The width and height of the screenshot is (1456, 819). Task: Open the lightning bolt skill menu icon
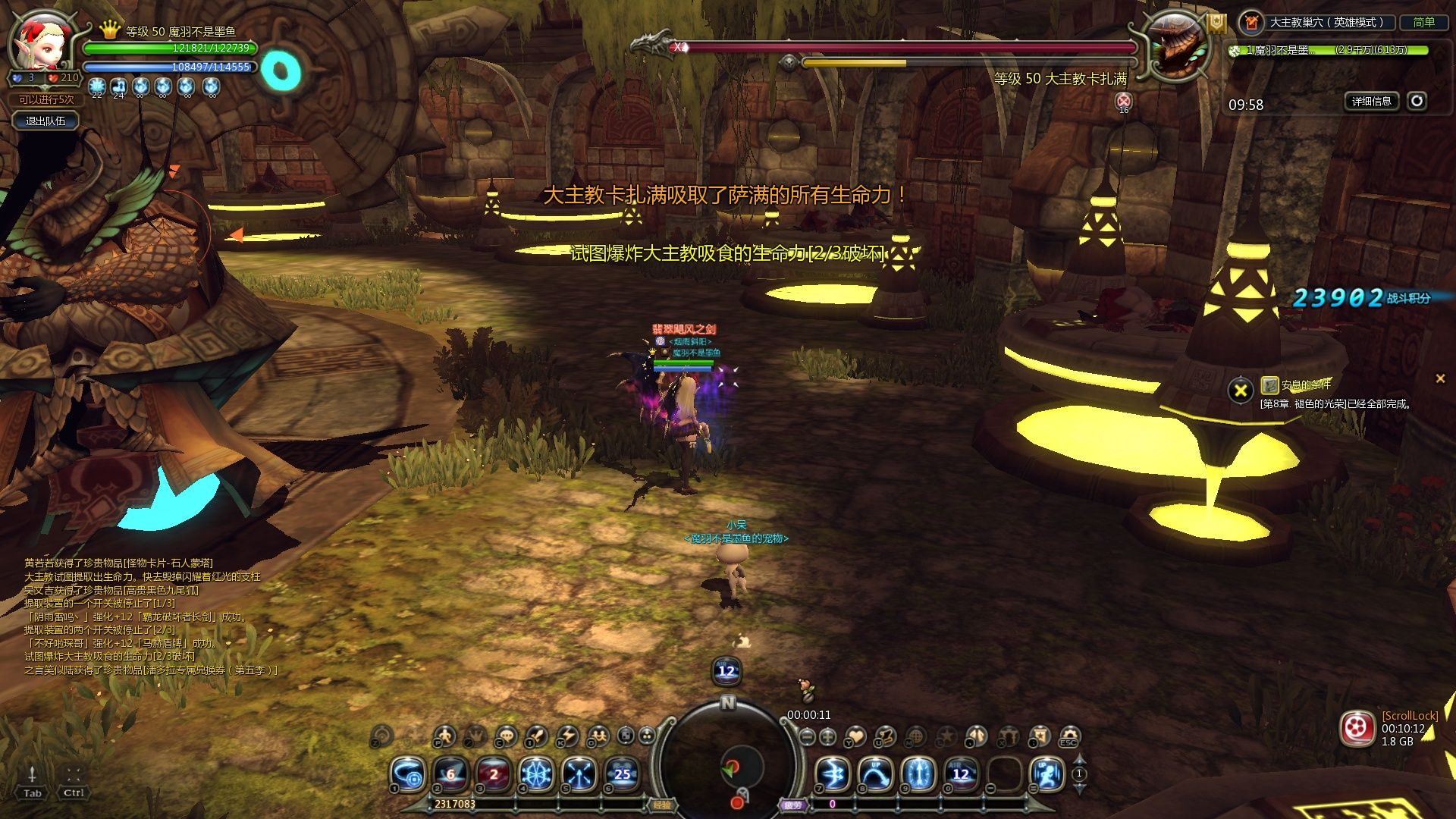pos(567,736)
